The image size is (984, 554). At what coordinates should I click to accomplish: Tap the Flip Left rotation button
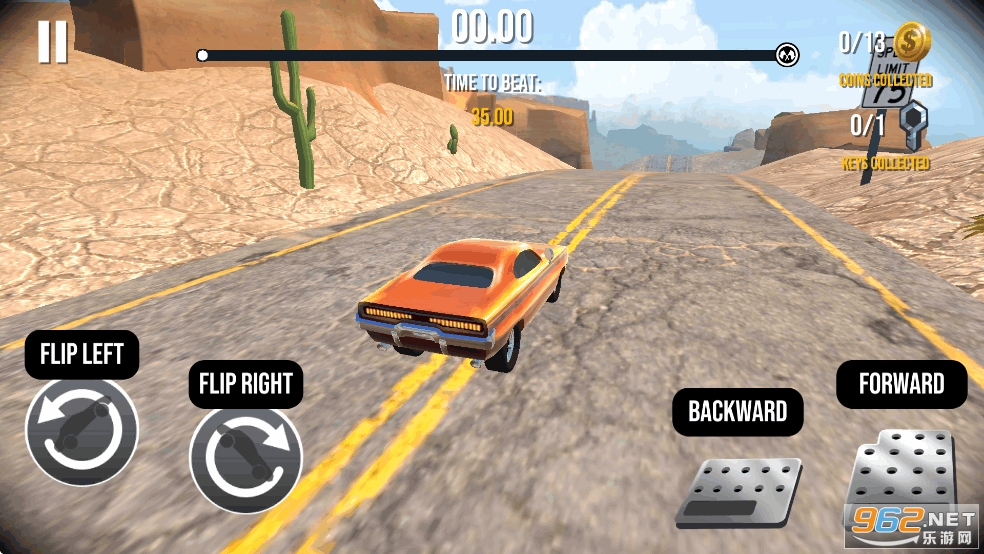(x=82, y=431)
